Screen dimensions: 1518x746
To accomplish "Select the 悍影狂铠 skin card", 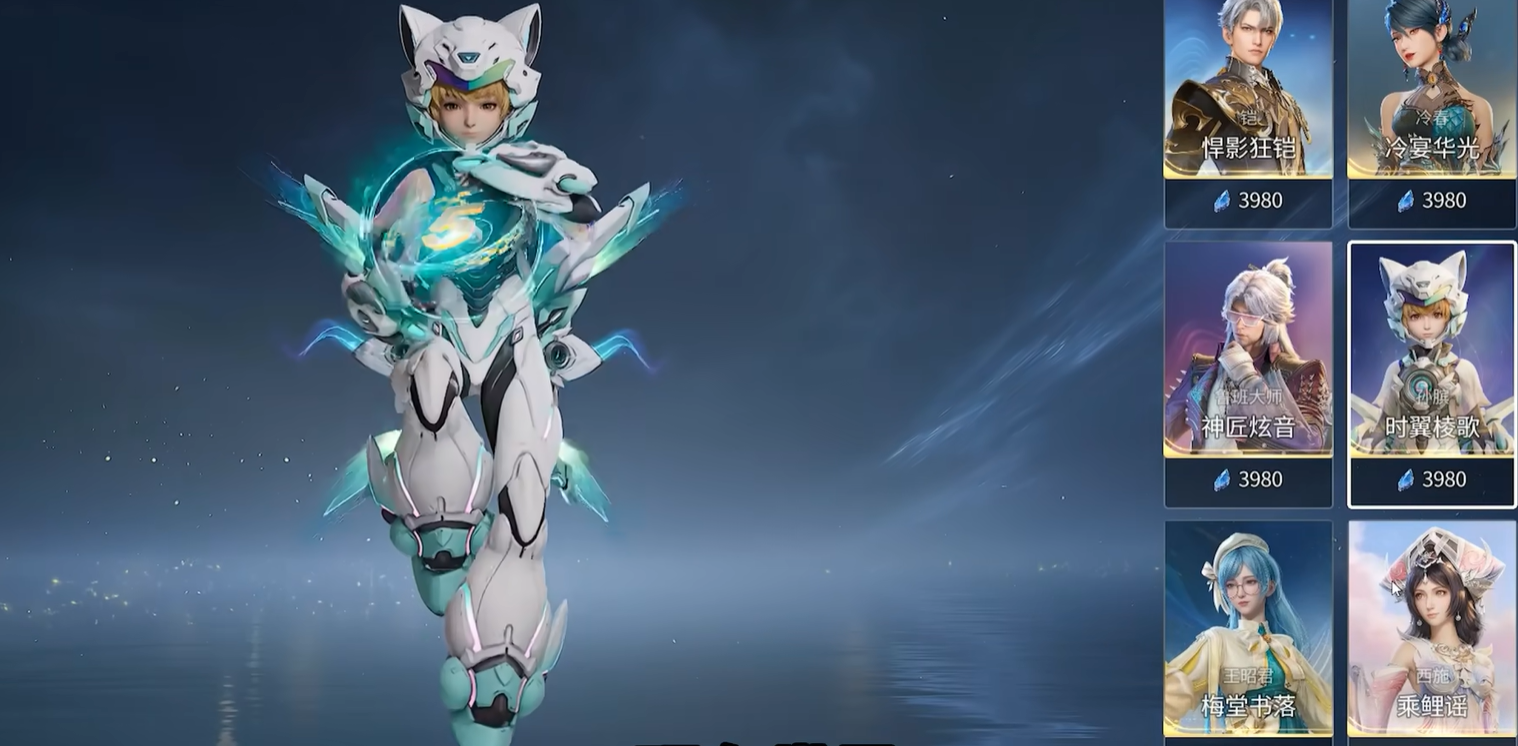I will pos(1248,100).
